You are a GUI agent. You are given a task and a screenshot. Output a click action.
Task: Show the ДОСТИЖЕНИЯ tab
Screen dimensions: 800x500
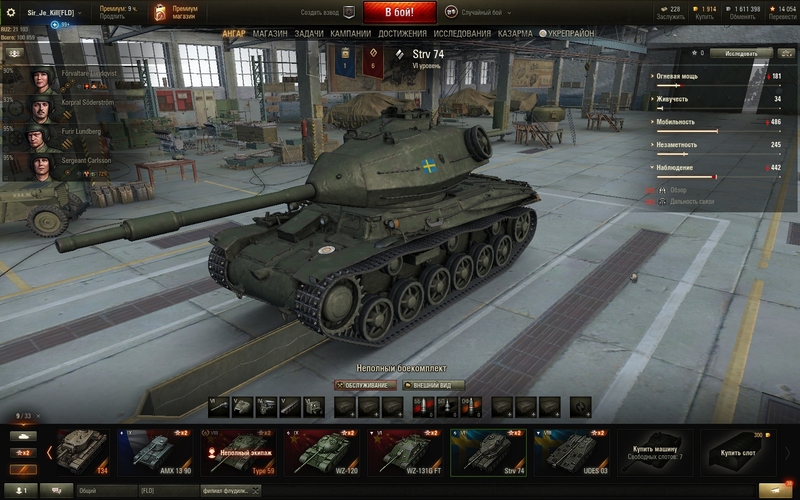pos(402,33)
